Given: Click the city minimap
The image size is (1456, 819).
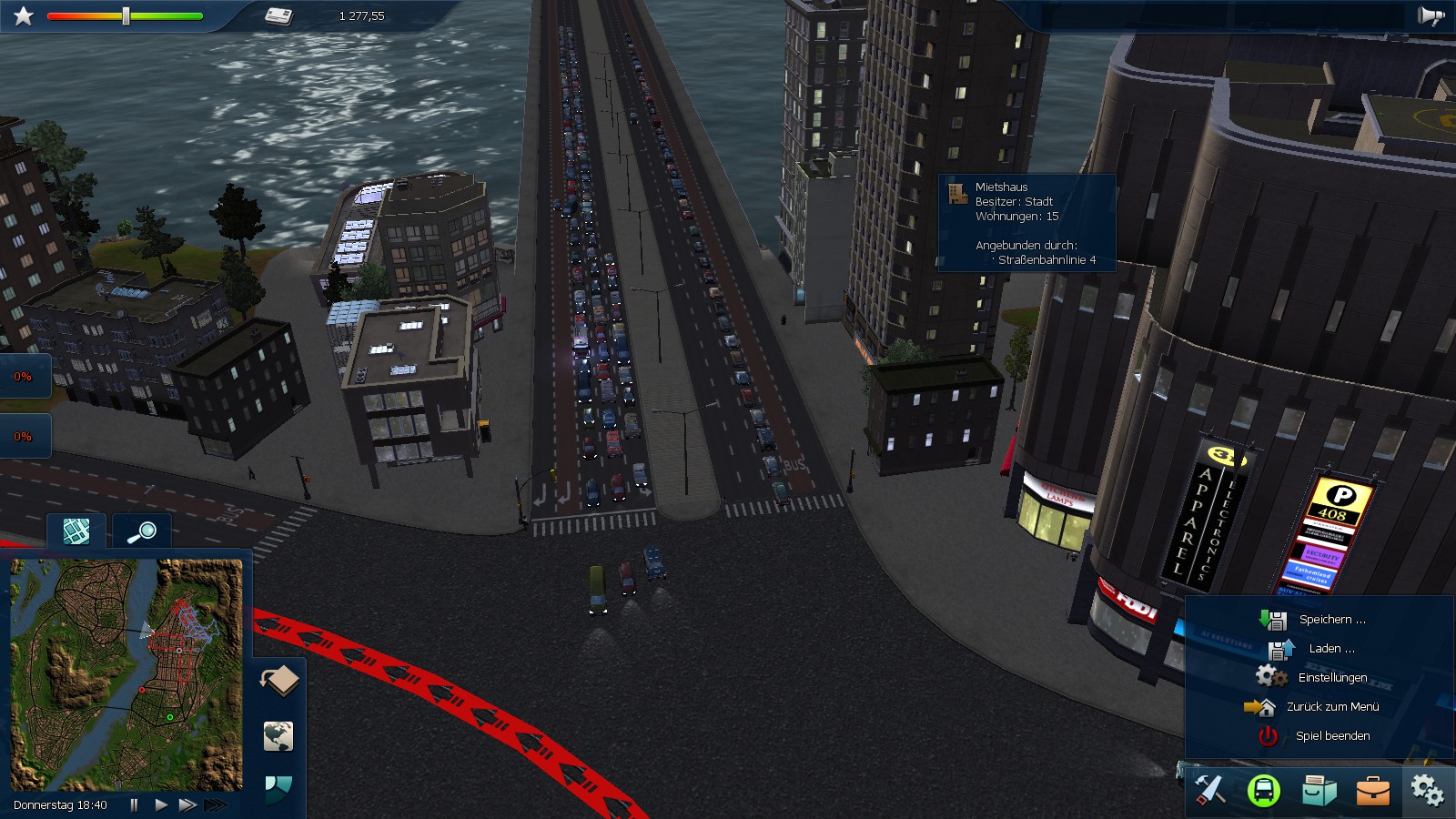Looking at the screenshot, I should coord(126,674).
